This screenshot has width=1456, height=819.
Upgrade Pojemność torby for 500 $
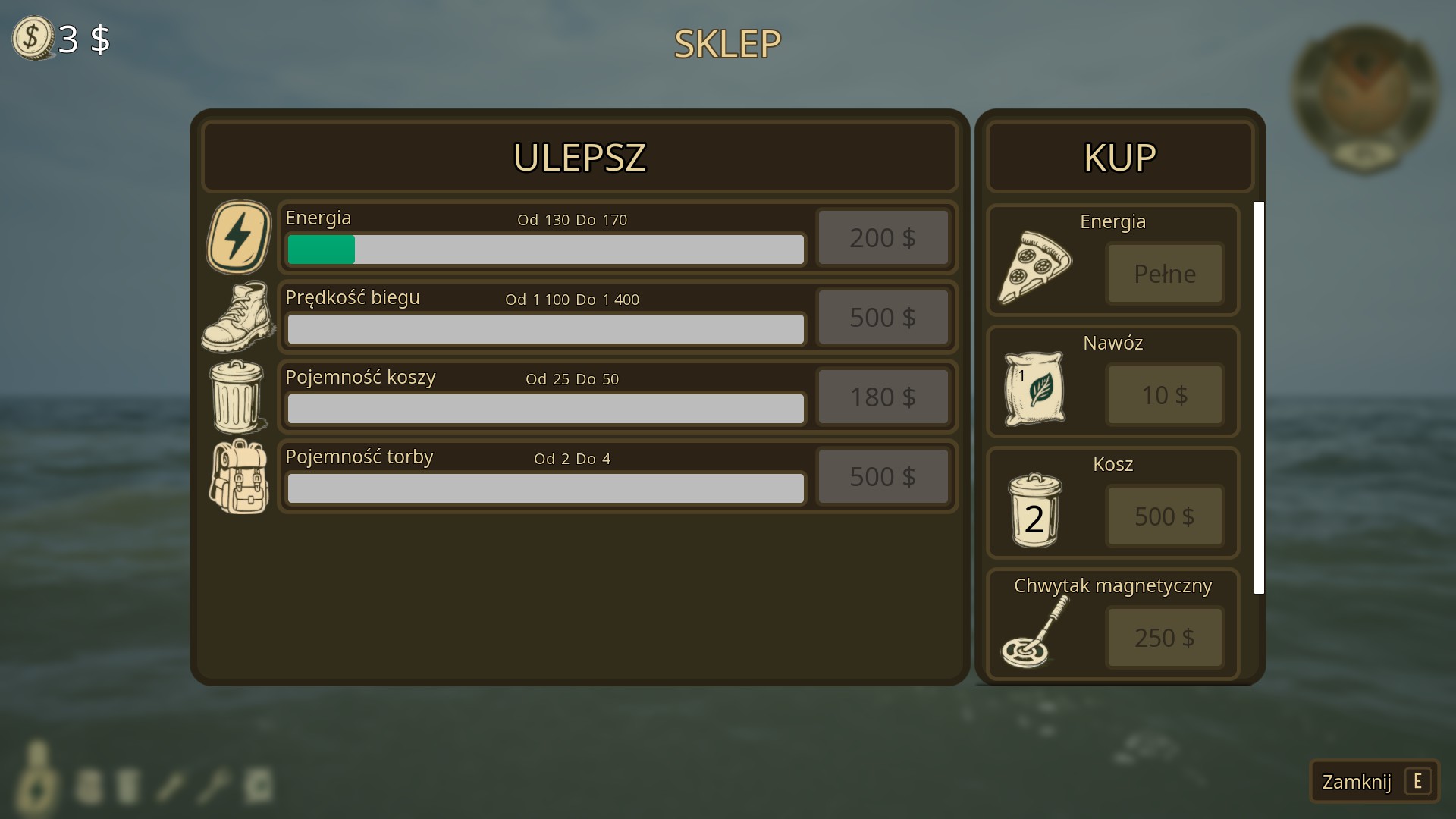883,476
